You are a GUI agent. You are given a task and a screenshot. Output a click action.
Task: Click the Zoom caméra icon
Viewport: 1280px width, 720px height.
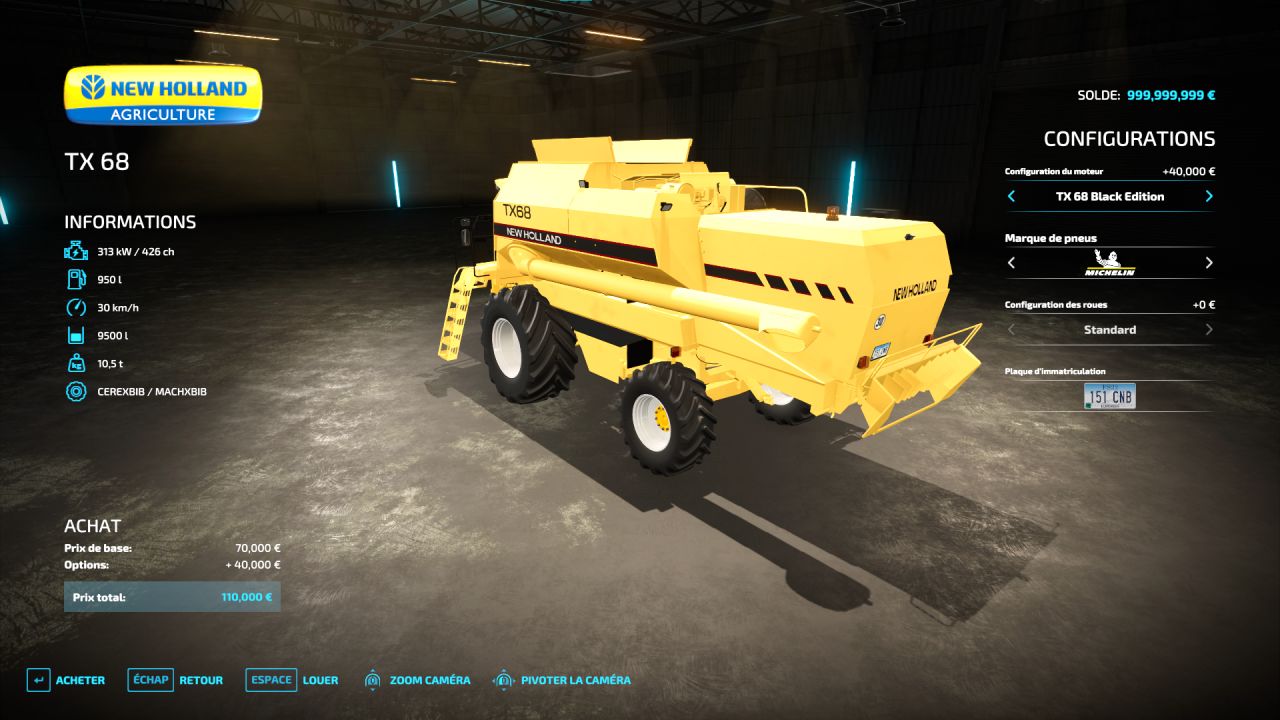coord(374,680)
